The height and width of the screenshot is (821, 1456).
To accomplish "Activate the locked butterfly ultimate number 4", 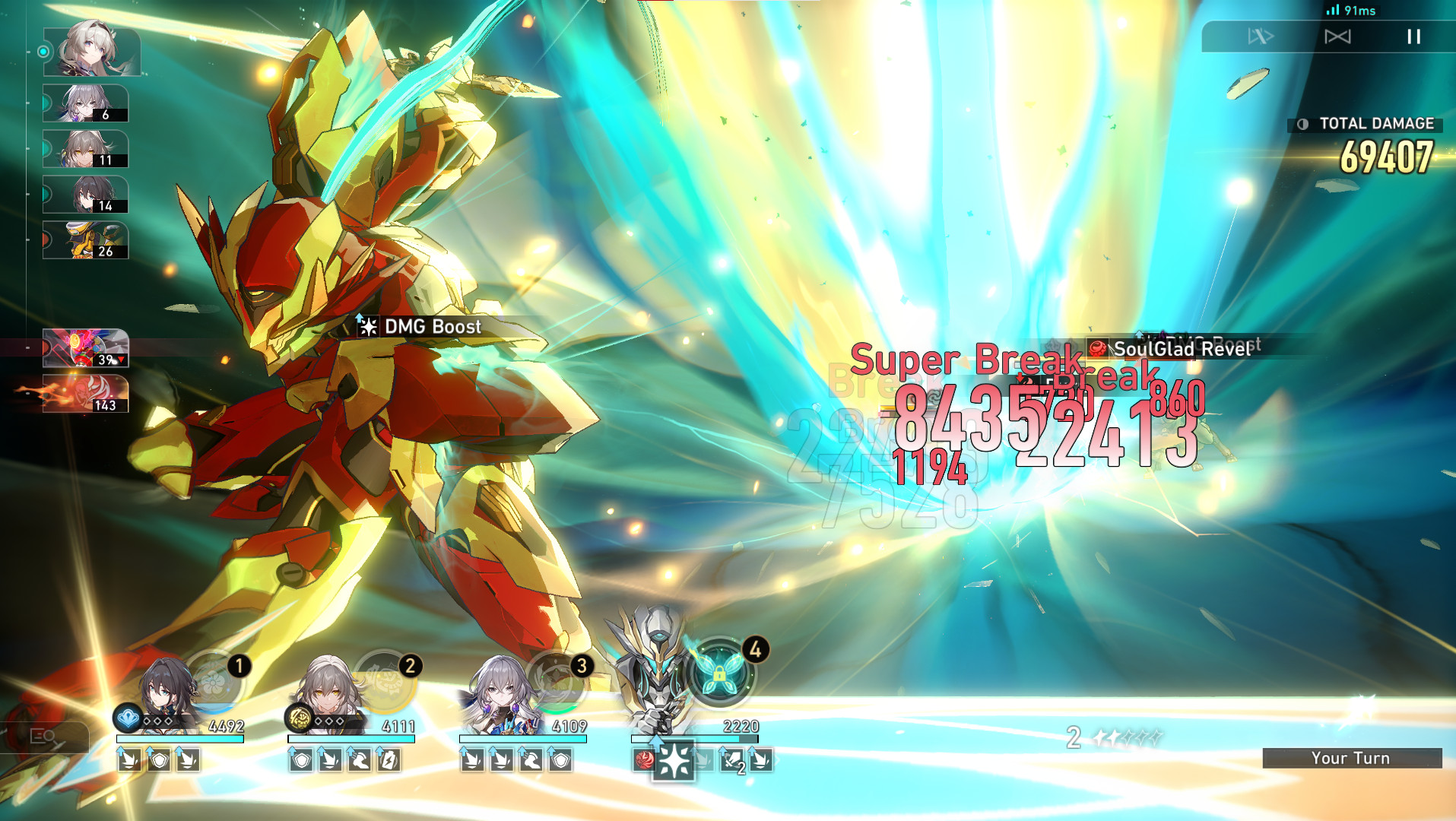I will pos(720,669).
